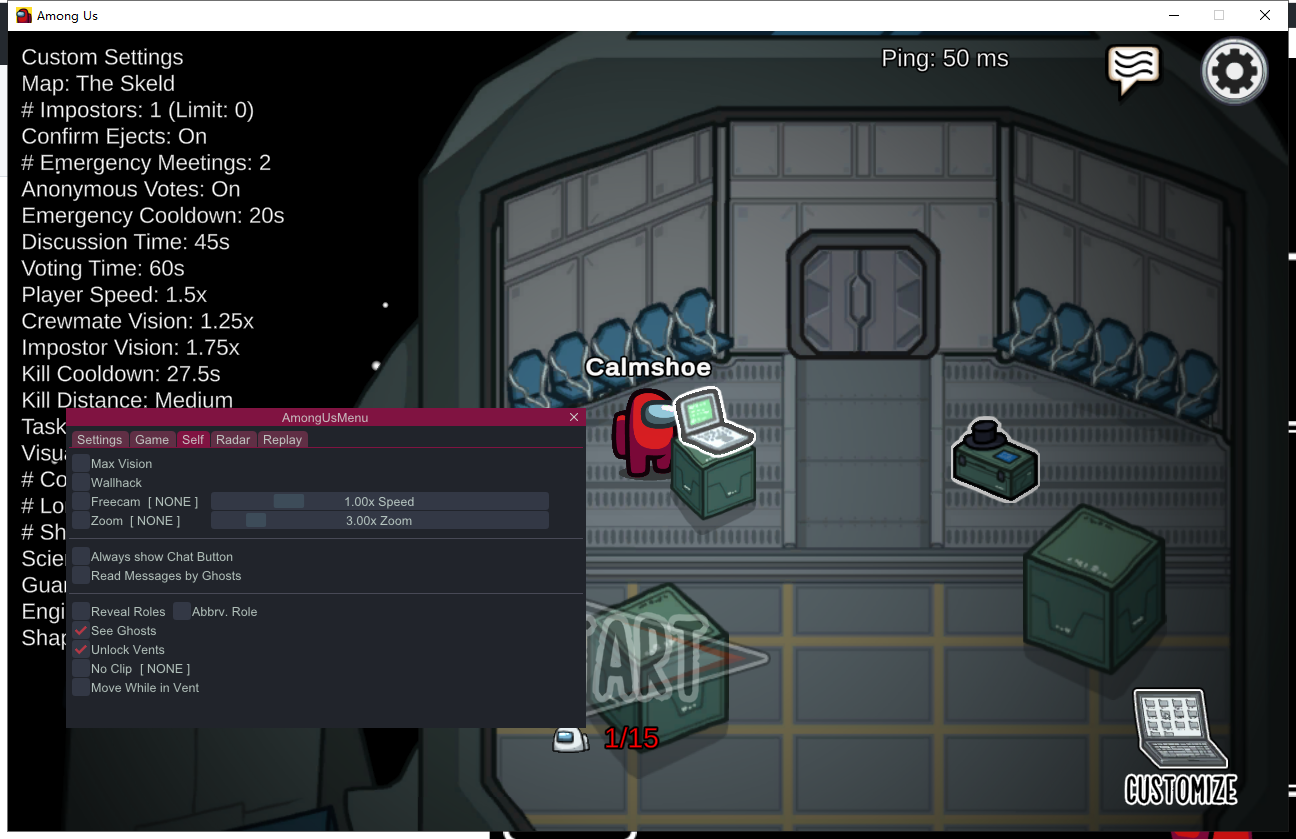Image resolution: width=1296 pixels, height=839 pixels.
Task: Open the No Clip keybind selector
Action: pyautogui.click(x=165, y=668)
